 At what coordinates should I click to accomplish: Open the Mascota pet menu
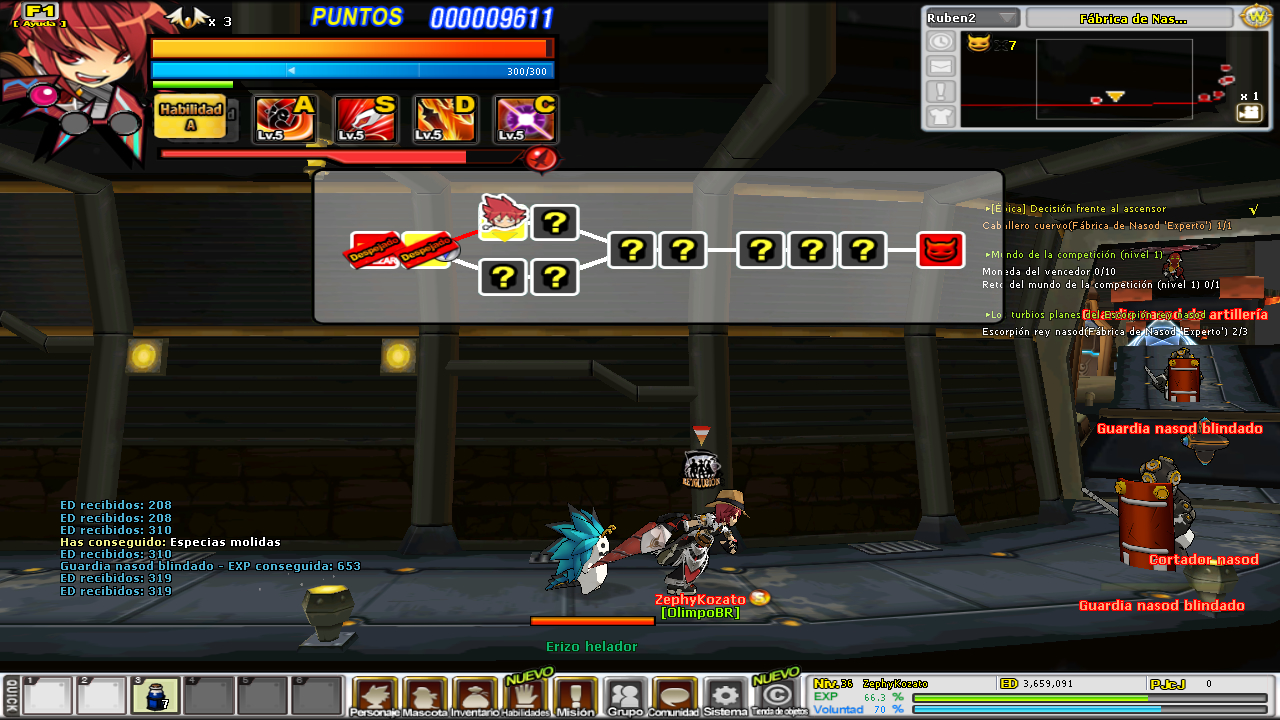425,696
